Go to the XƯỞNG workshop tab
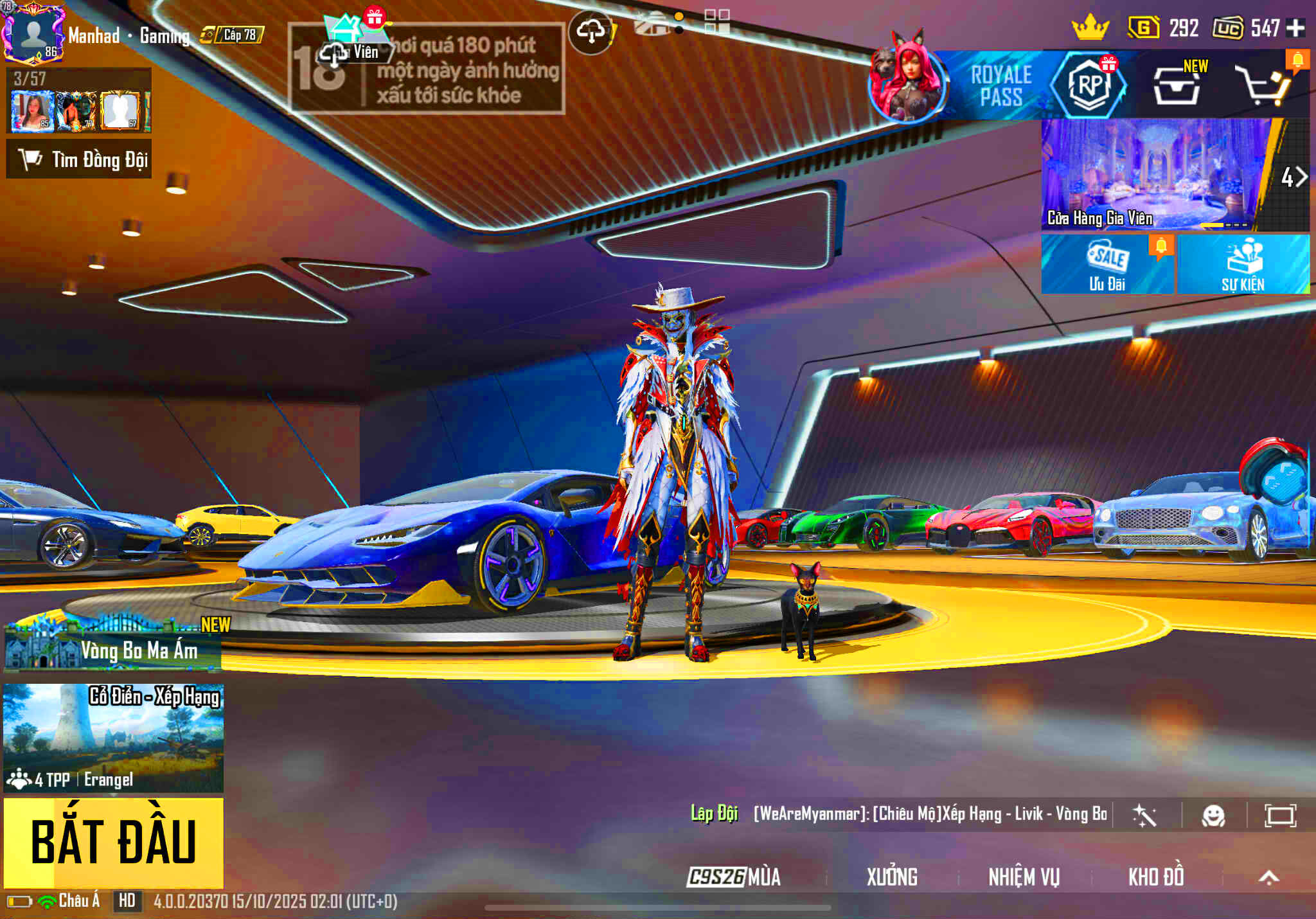The height and width of the screenshot is (919, 1316). click(892, 877)
